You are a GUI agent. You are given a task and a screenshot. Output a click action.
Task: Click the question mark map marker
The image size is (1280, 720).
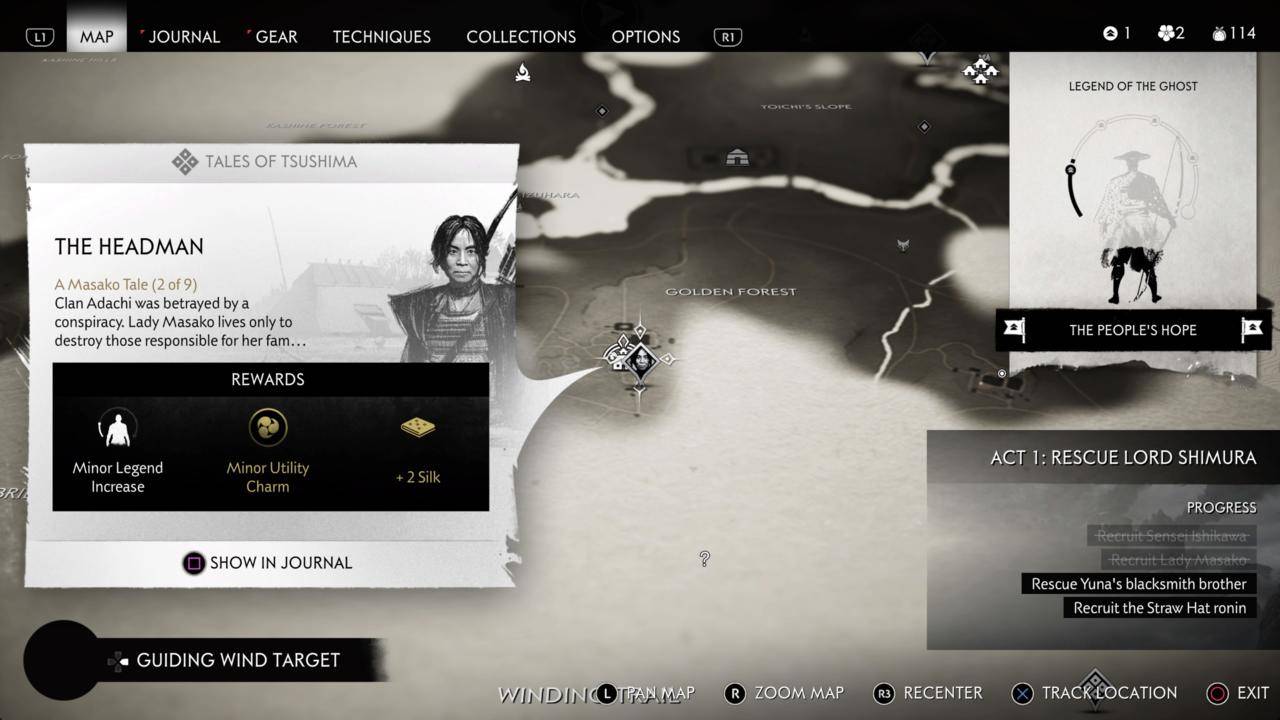705,559
